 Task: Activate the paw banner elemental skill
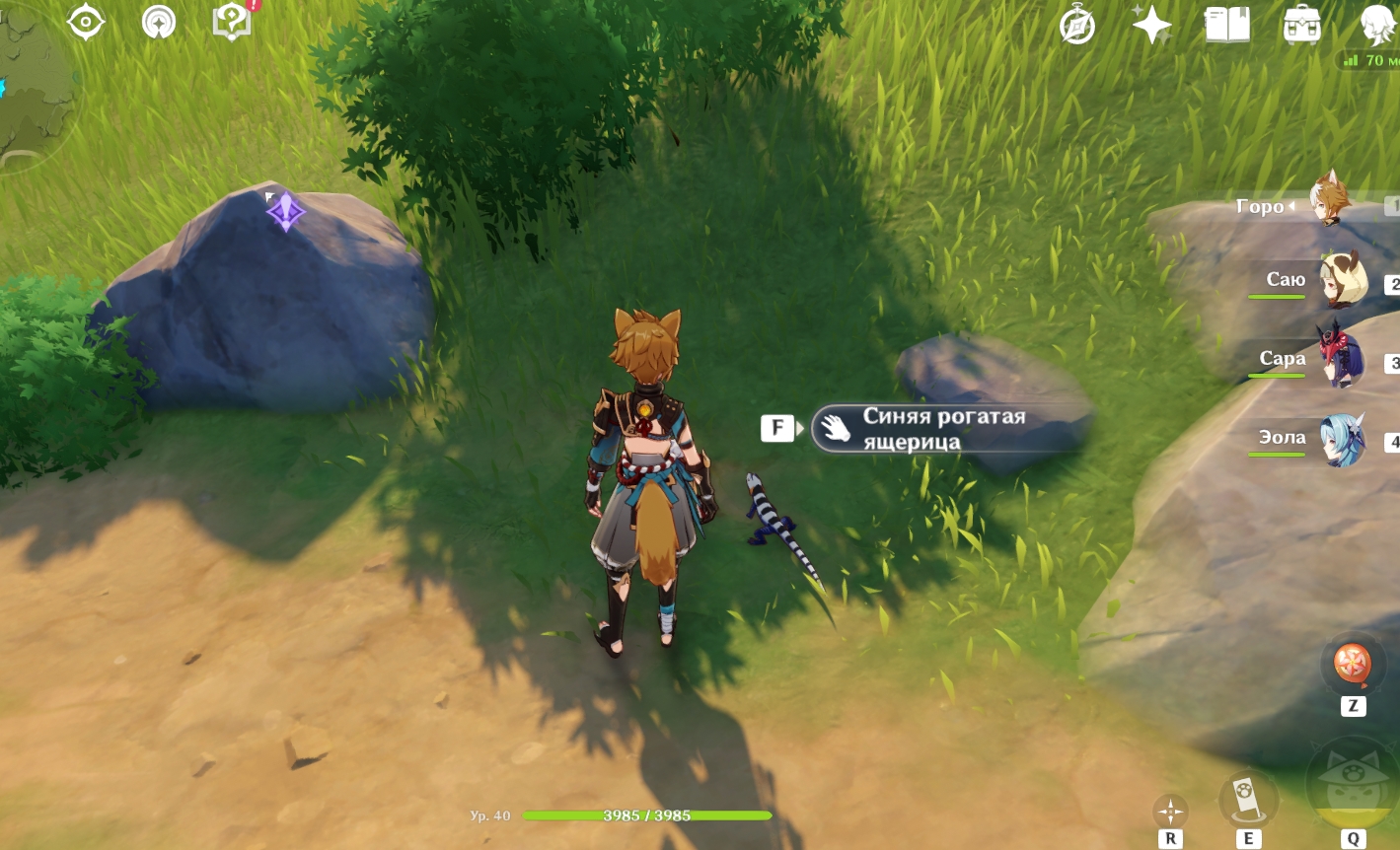(1247, 799)
